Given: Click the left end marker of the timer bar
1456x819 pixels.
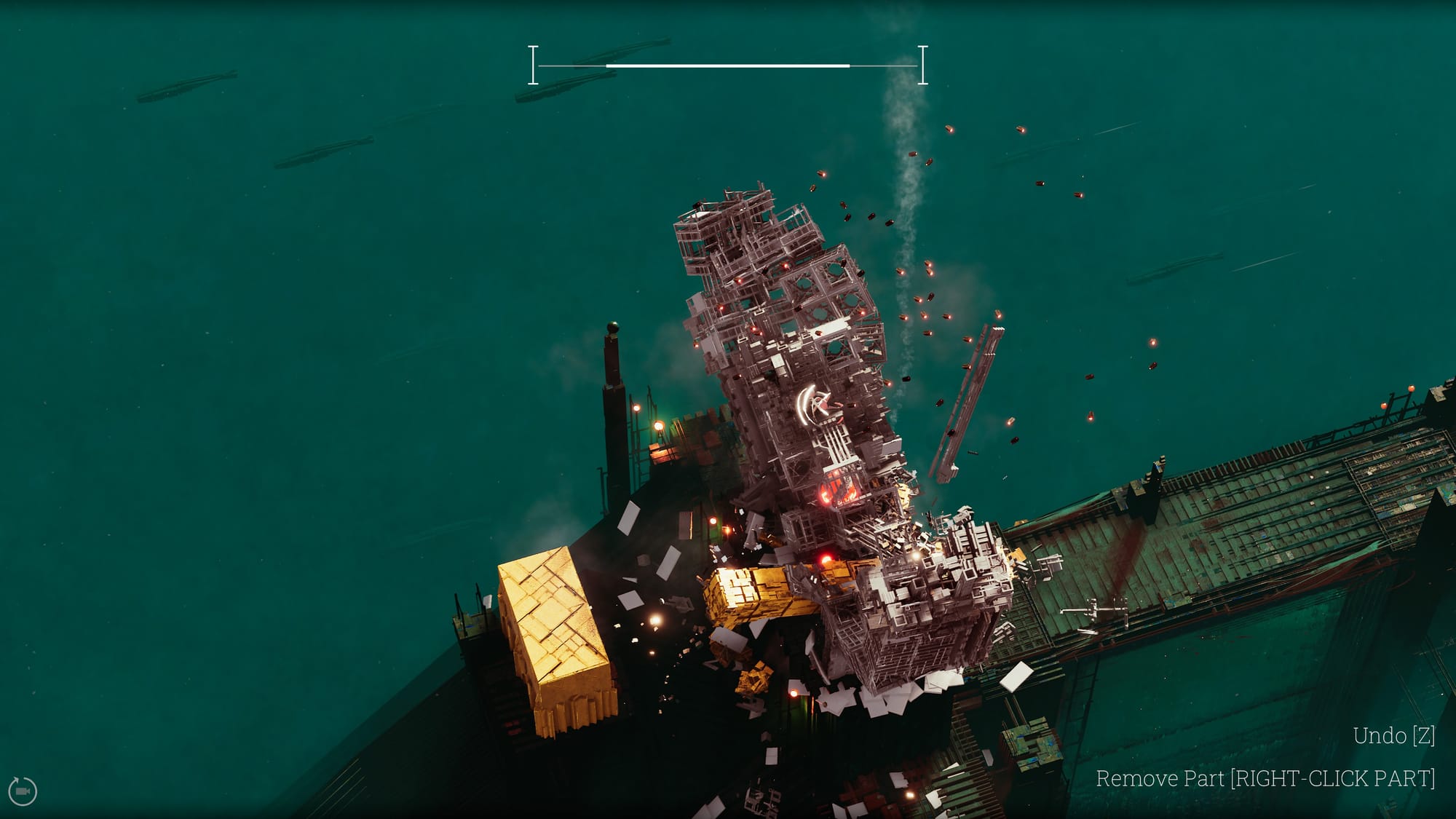Looking at the screenshot, I should click(x=534, y=64).
